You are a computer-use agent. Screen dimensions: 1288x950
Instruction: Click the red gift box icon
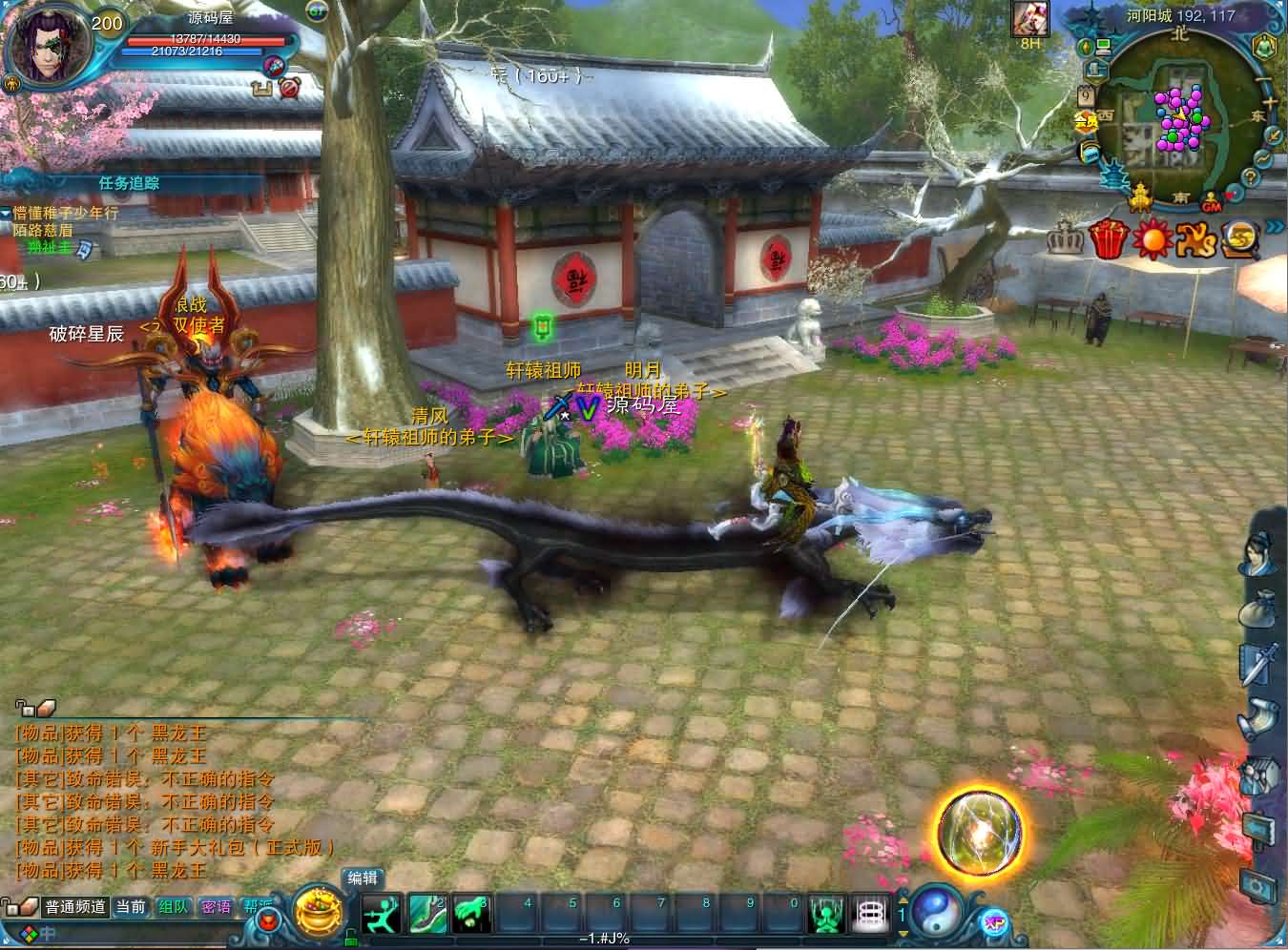pyautogui.click(x=1108, y=238)
